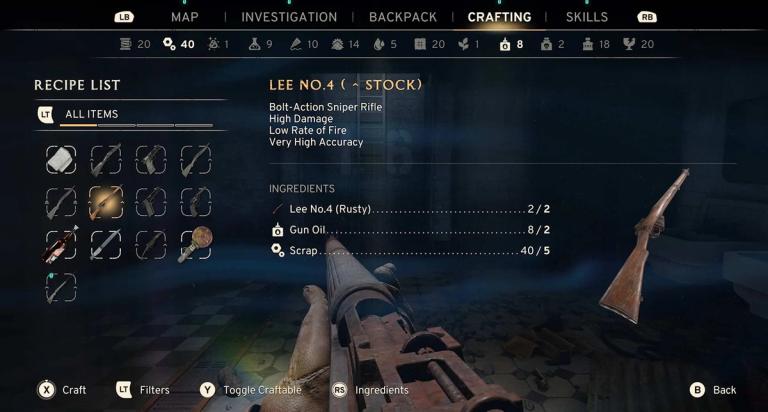Select the highlighted Lee No.4 rifle recipe
The image size is (768, 412).
pyautogui.click(x=105, y=202)
